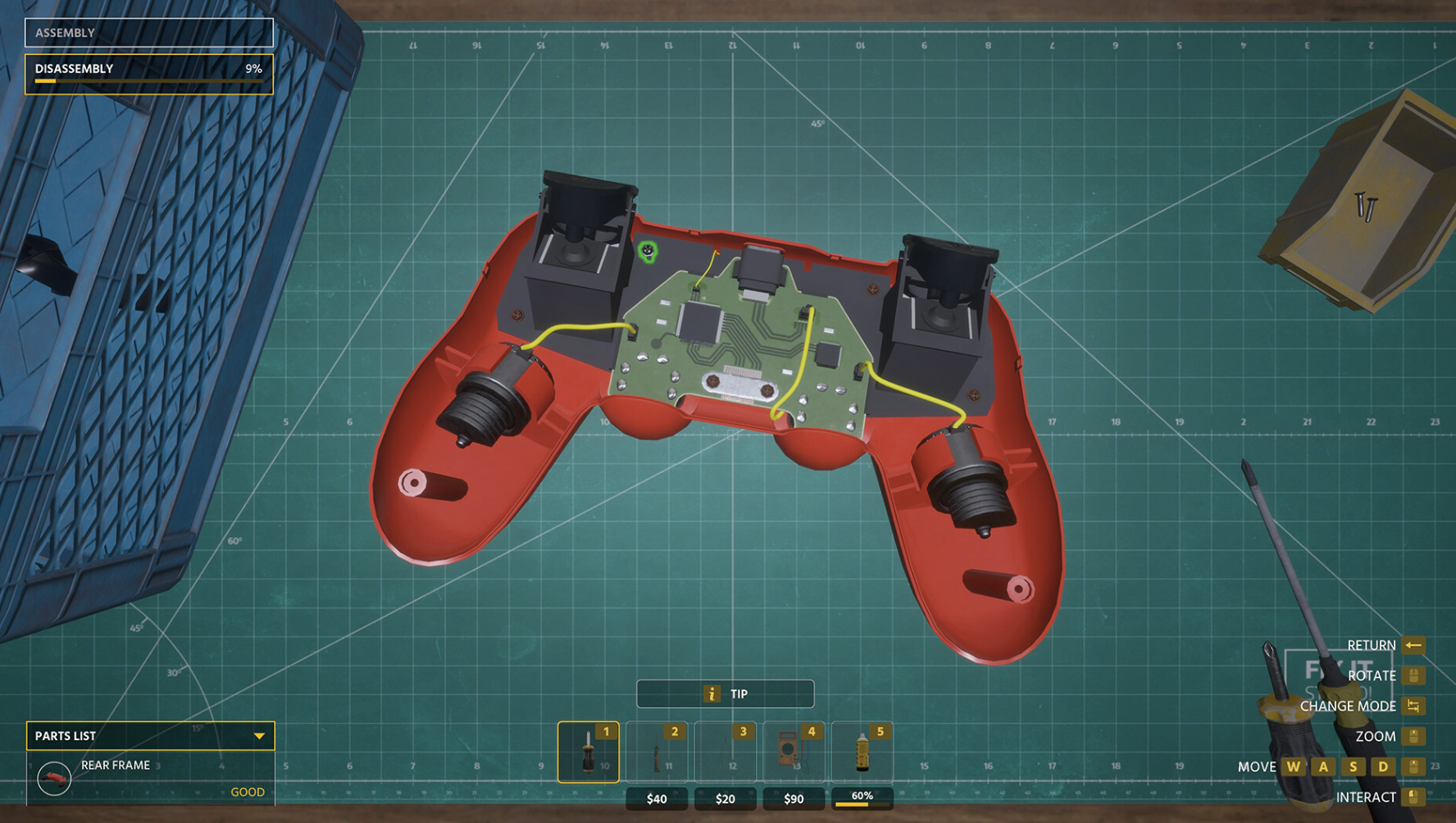Pick the tweezers tool slot
The width and height of the screenshot is (1456, 823).
click(x=726, y=752)
